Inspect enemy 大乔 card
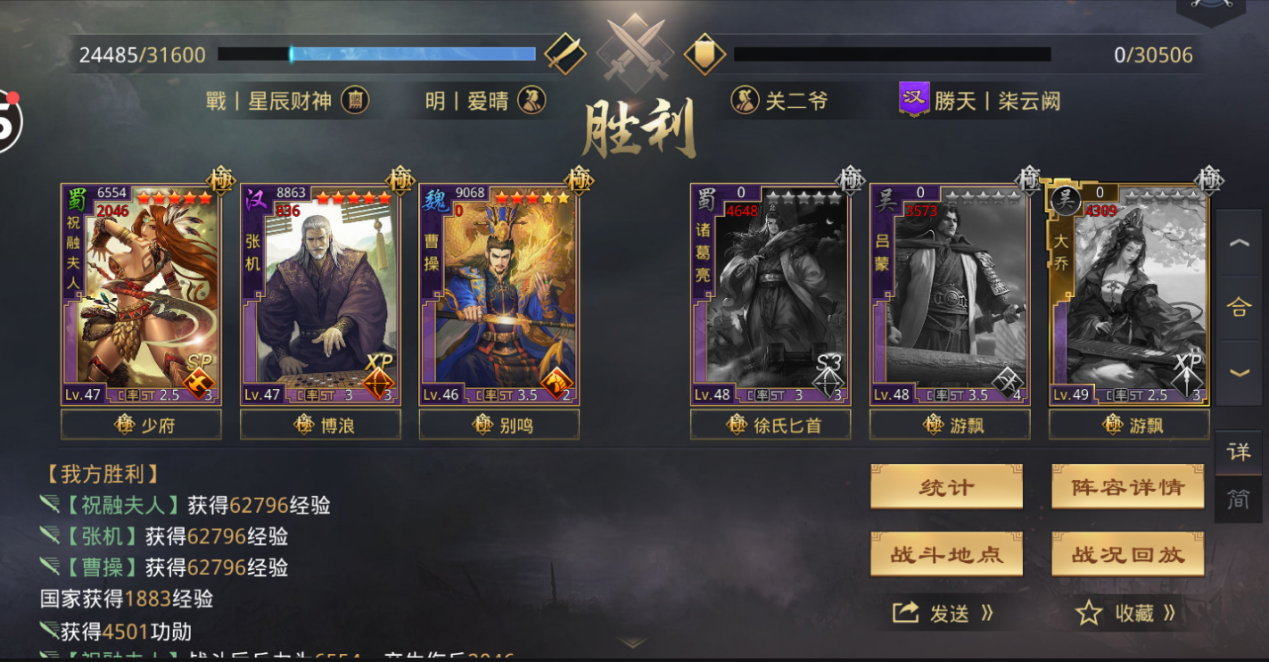Viewport: 1269px width, 662px height. point(1128,294)
